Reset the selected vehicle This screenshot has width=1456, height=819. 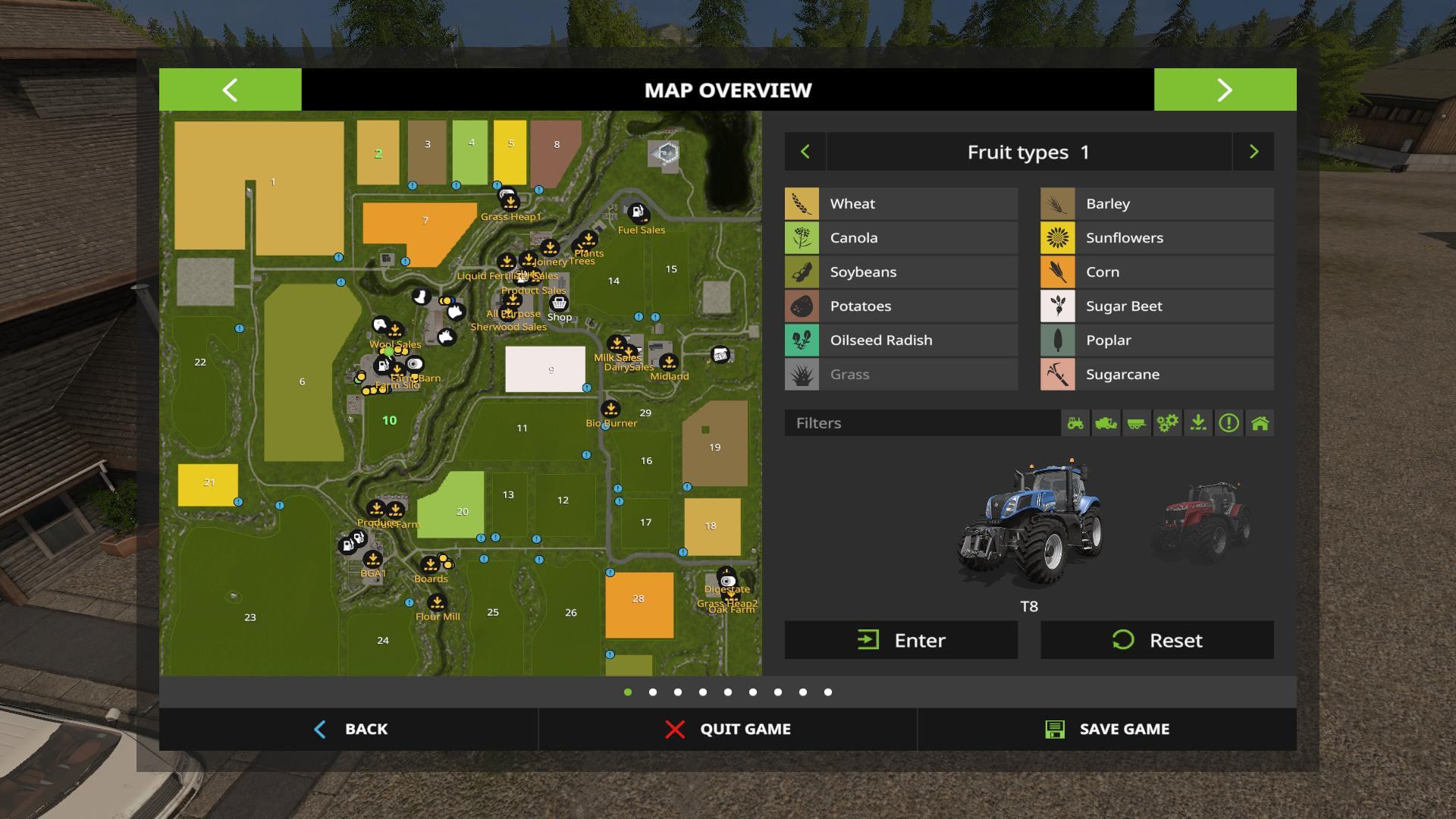(1156, 640)
